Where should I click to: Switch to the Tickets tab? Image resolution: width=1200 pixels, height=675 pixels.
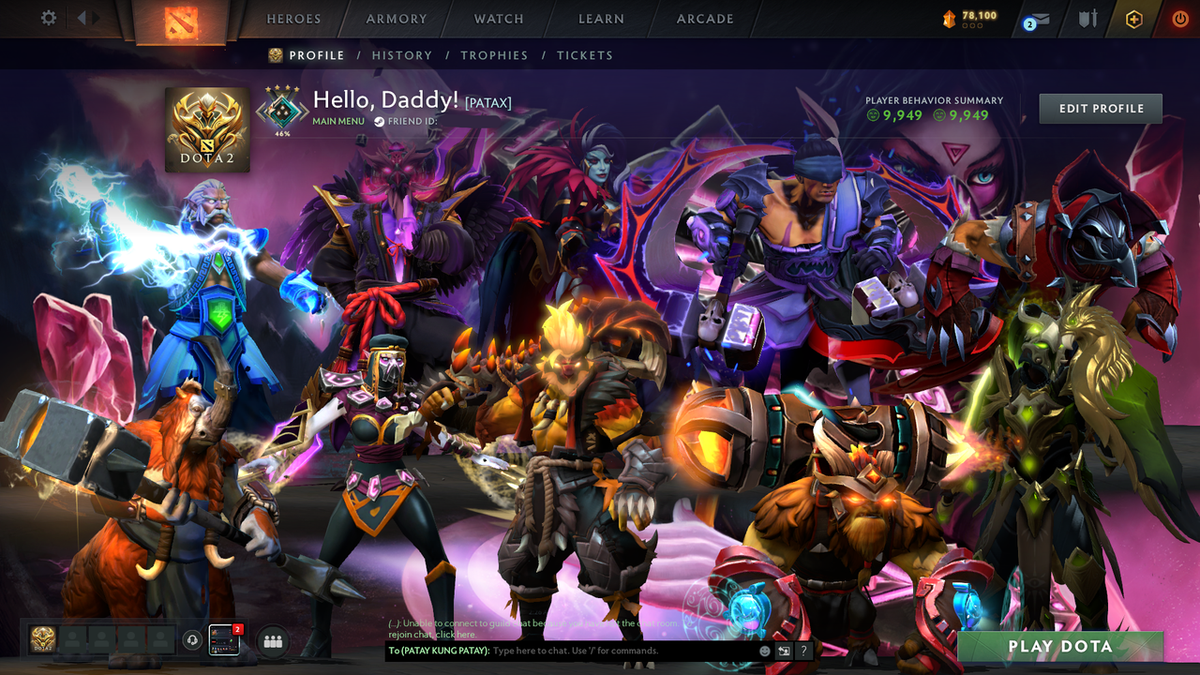pos(585,56)
